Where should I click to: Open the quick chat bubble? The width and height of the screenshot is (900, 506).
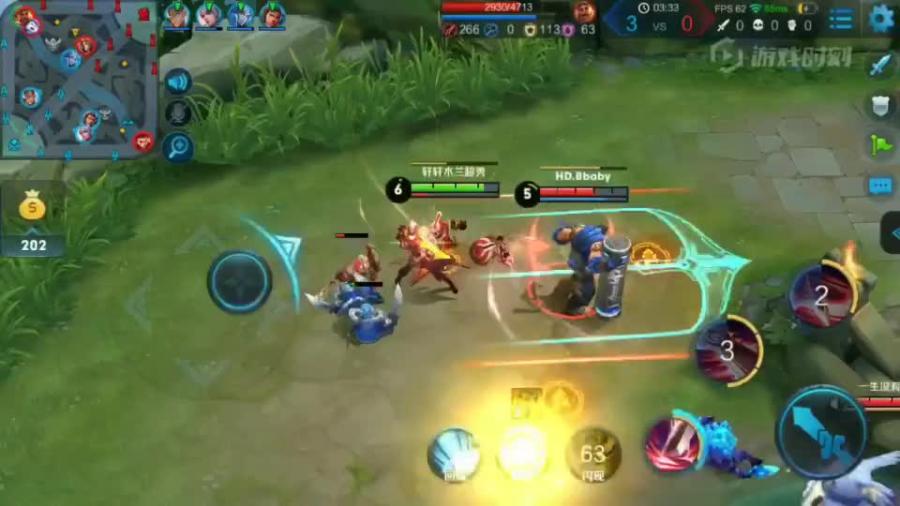pyautogui.click(x=880, y=185)
